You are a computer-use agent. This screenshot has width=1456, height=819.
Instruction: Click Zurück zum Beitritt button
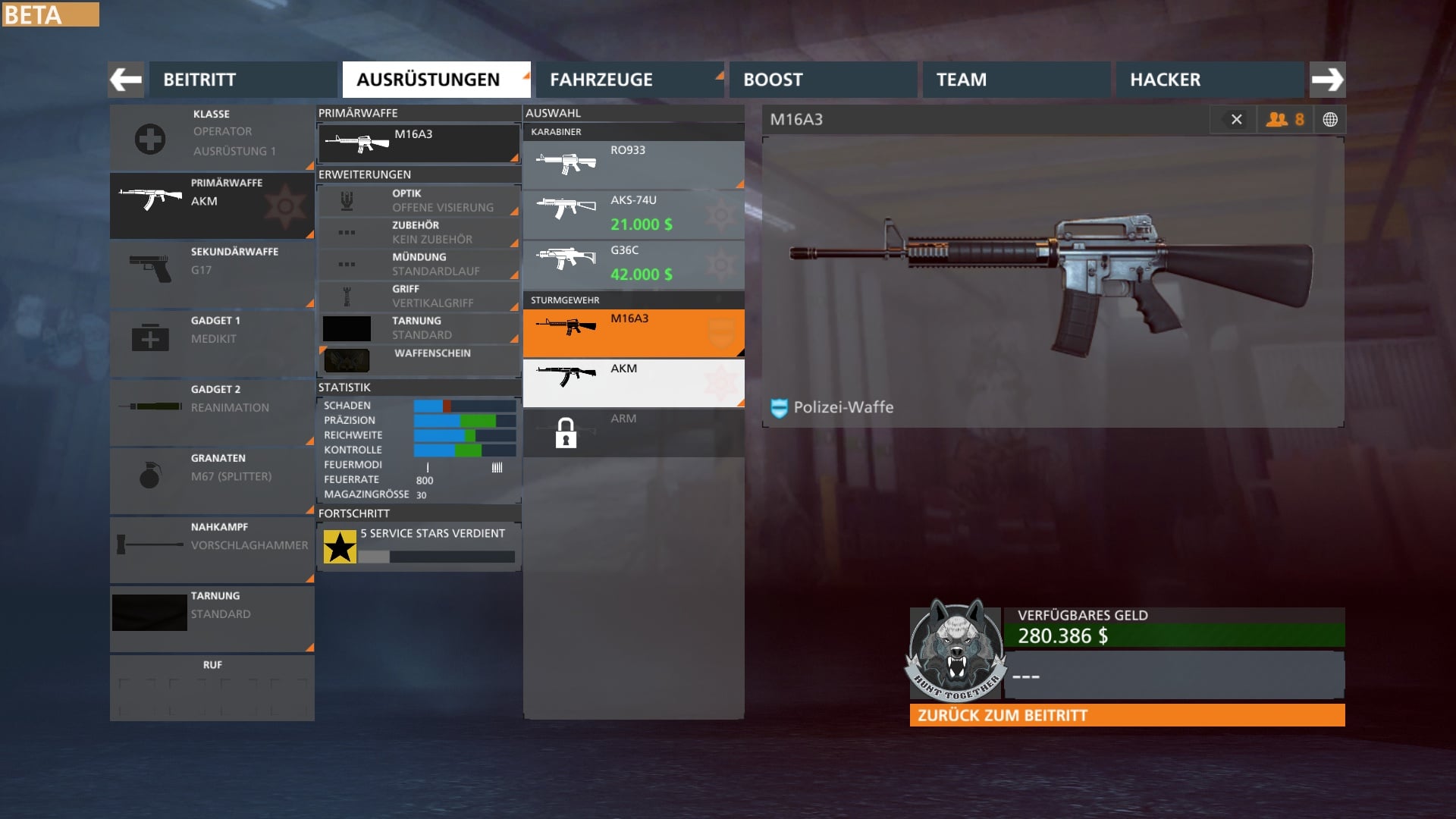point(1127,715)
